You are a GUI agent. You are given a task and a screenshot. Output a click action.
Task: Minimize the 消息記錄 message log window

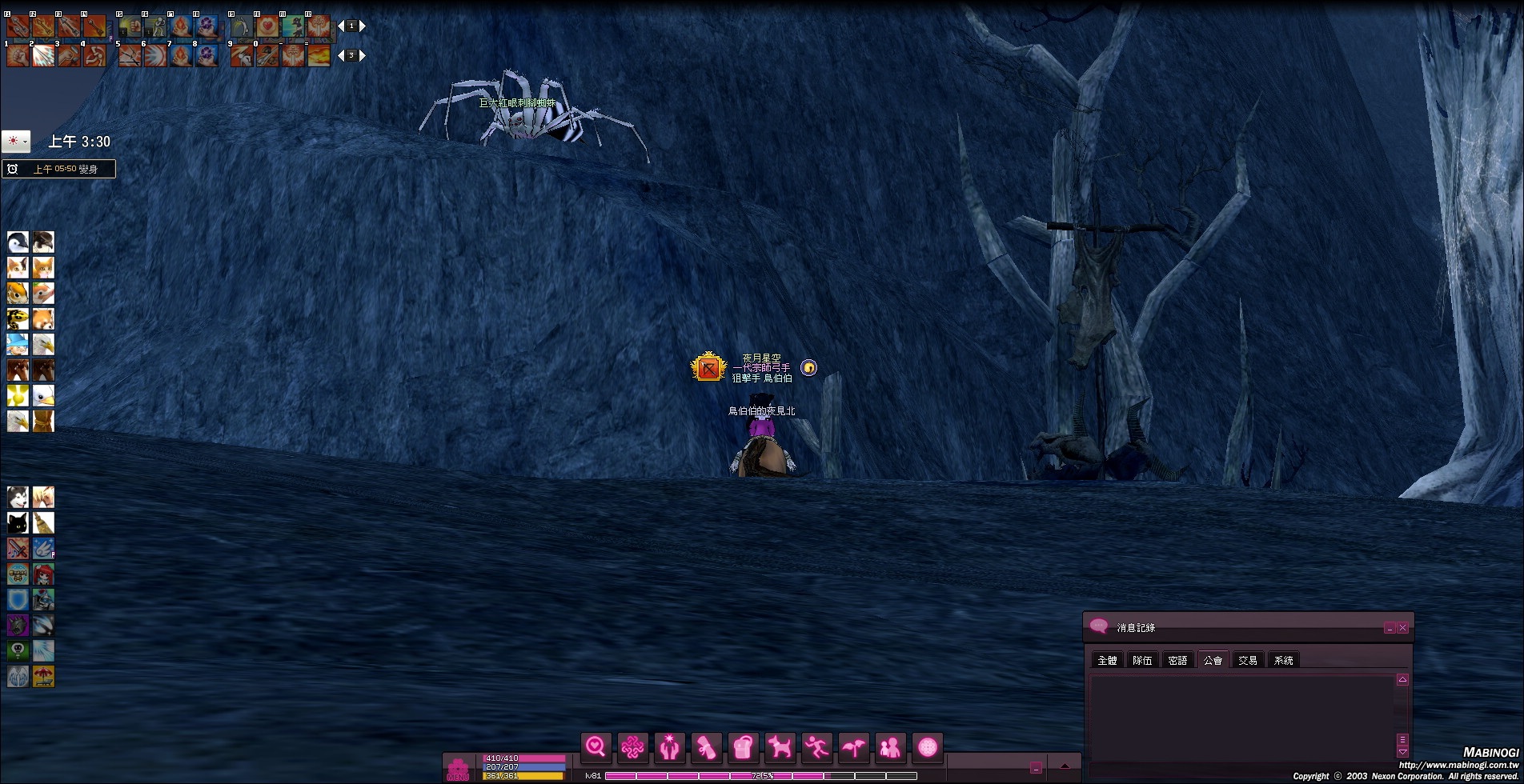click(x=1390, y=628)
